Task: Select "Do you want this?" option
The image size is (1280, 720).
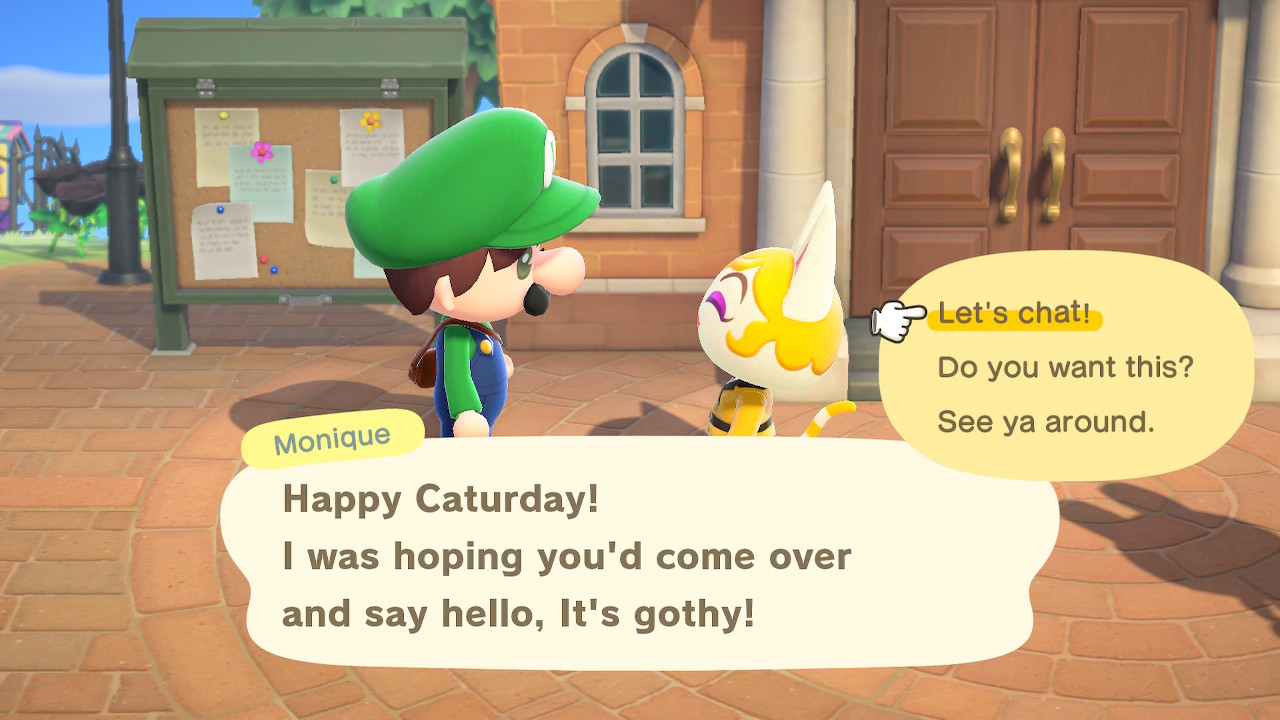Action: point(1065,368)
